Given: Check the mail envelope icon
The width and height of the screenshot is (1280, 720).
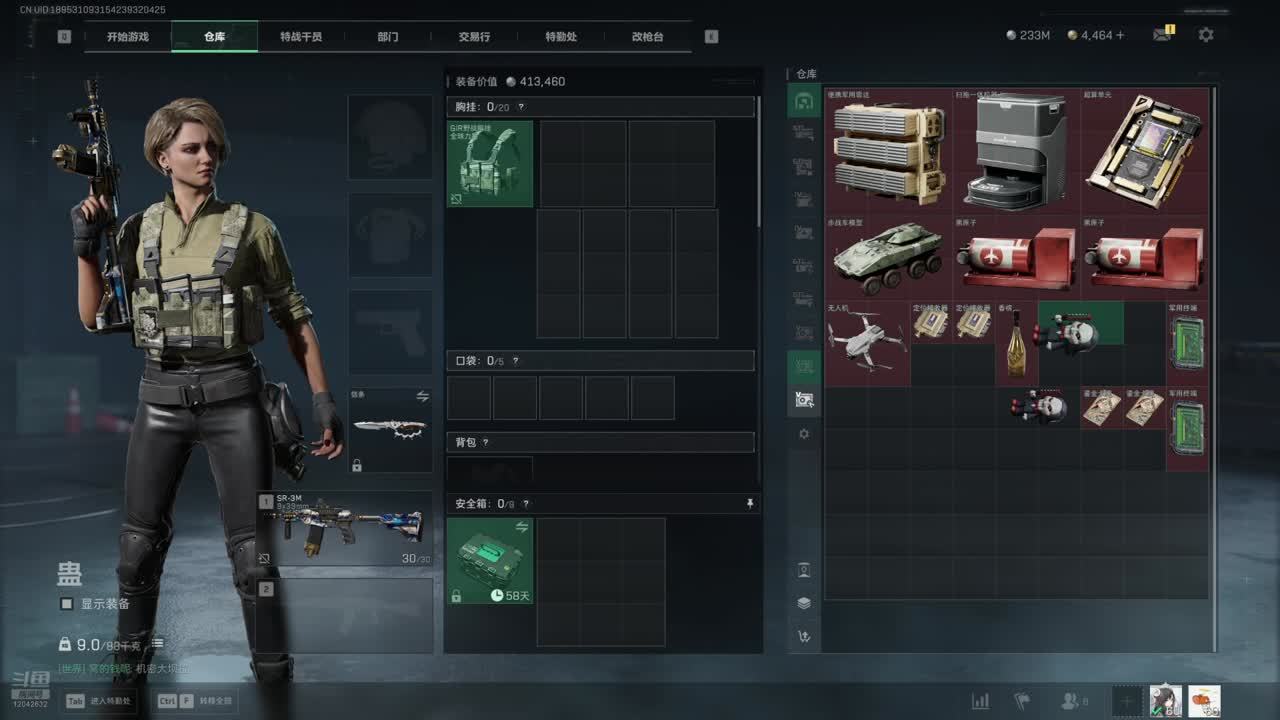Looking at the screenshot, I should click(1161, 35).
